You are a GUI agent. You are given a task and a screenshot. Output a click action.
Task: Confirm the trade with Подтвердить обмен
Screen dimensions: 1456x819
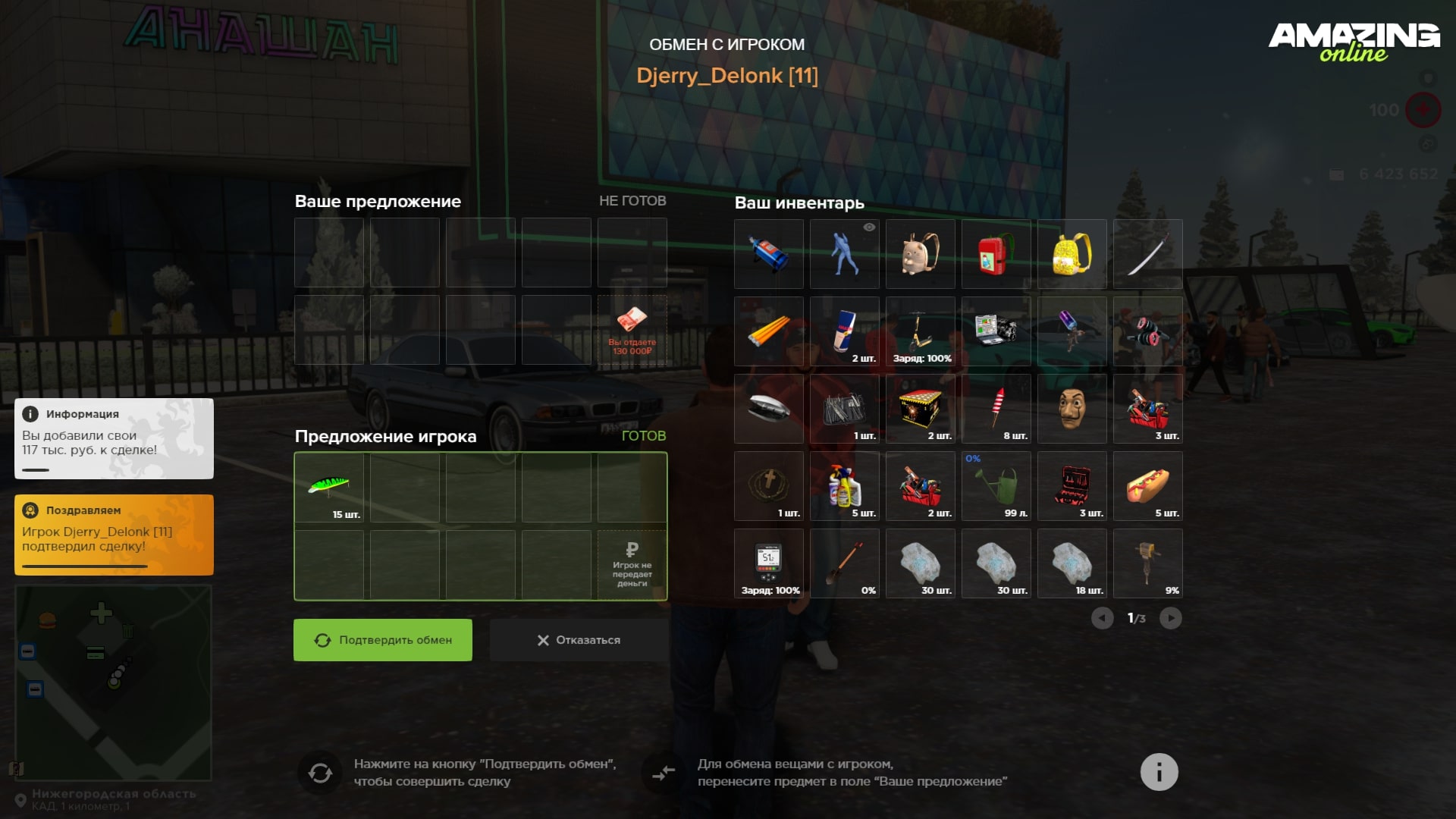[x=383, y=640]
